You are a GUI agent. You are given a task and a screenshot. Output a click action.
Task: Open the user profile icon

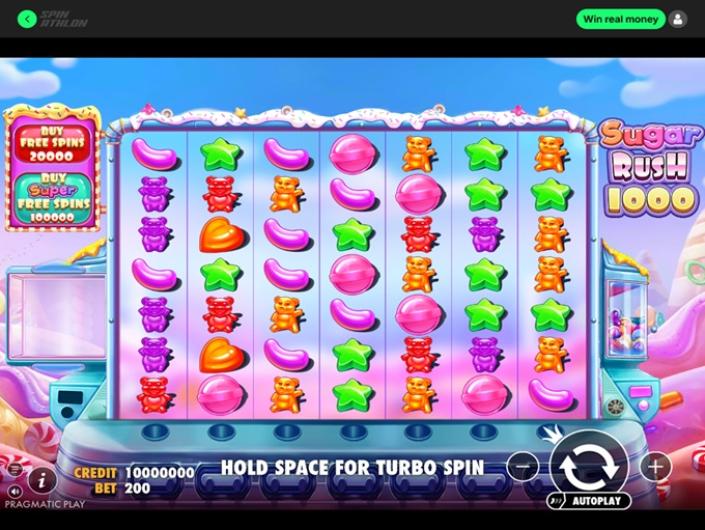point(678,19)
